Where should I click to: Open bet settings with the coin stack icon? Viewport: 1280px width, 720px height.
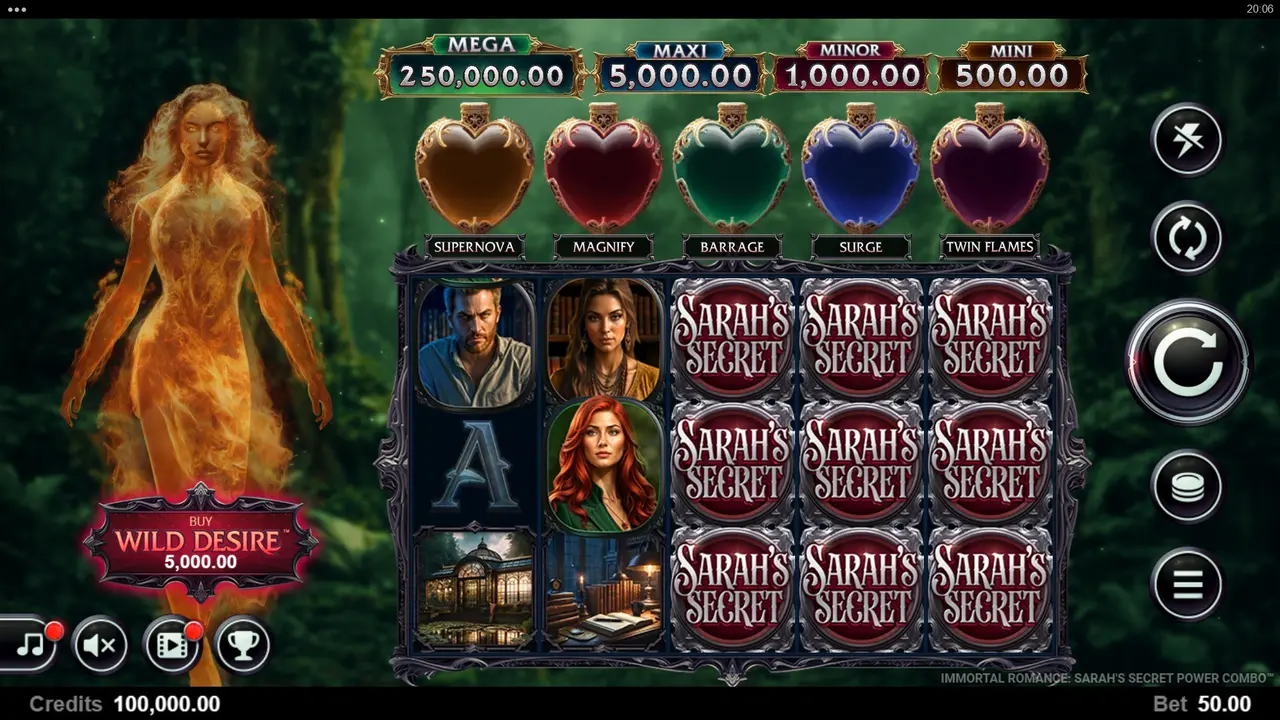tap(1186, 486)
